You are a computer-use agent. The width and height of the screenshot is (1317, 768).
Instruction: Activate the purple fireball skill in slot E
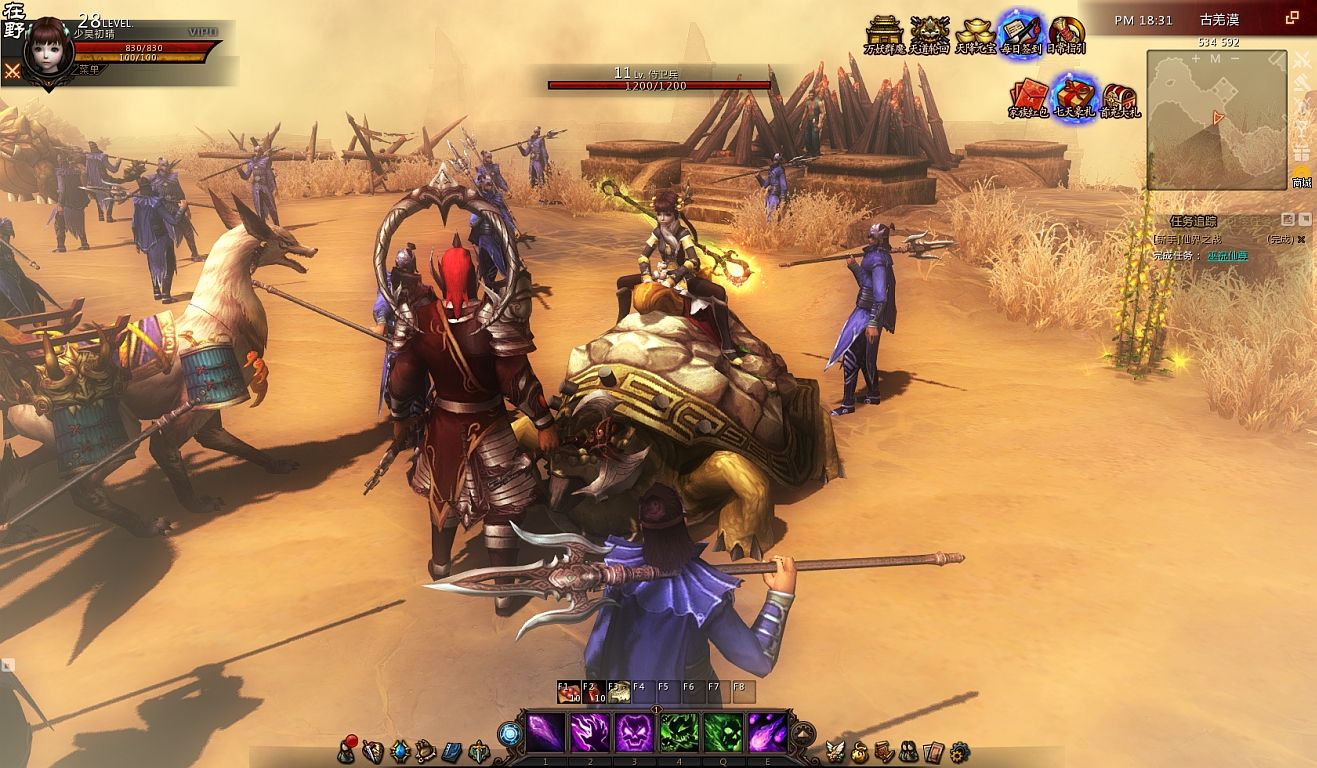pyautogui.click(x=767, y=733)
